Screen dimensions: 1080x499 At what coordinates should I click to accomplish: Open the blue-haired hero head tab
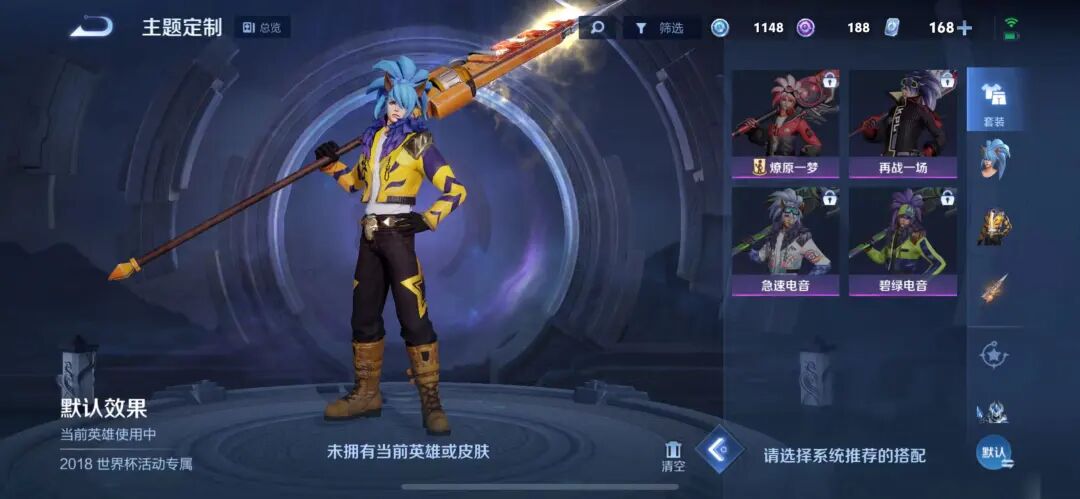click(993, 161)
